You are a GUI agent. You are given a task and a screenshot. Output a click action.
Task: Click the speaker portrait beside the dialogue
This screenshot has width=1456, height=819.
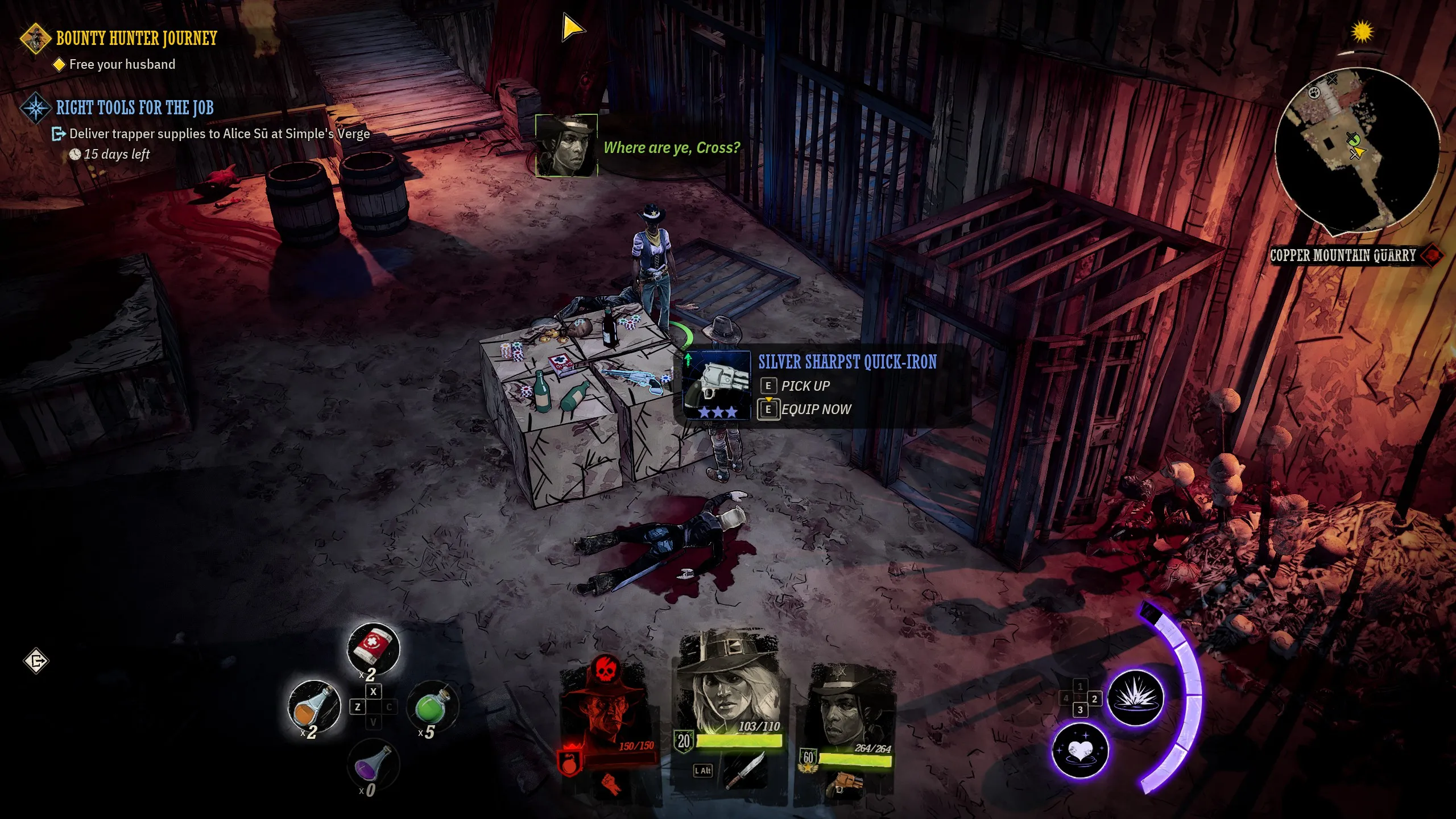[566, 146]
